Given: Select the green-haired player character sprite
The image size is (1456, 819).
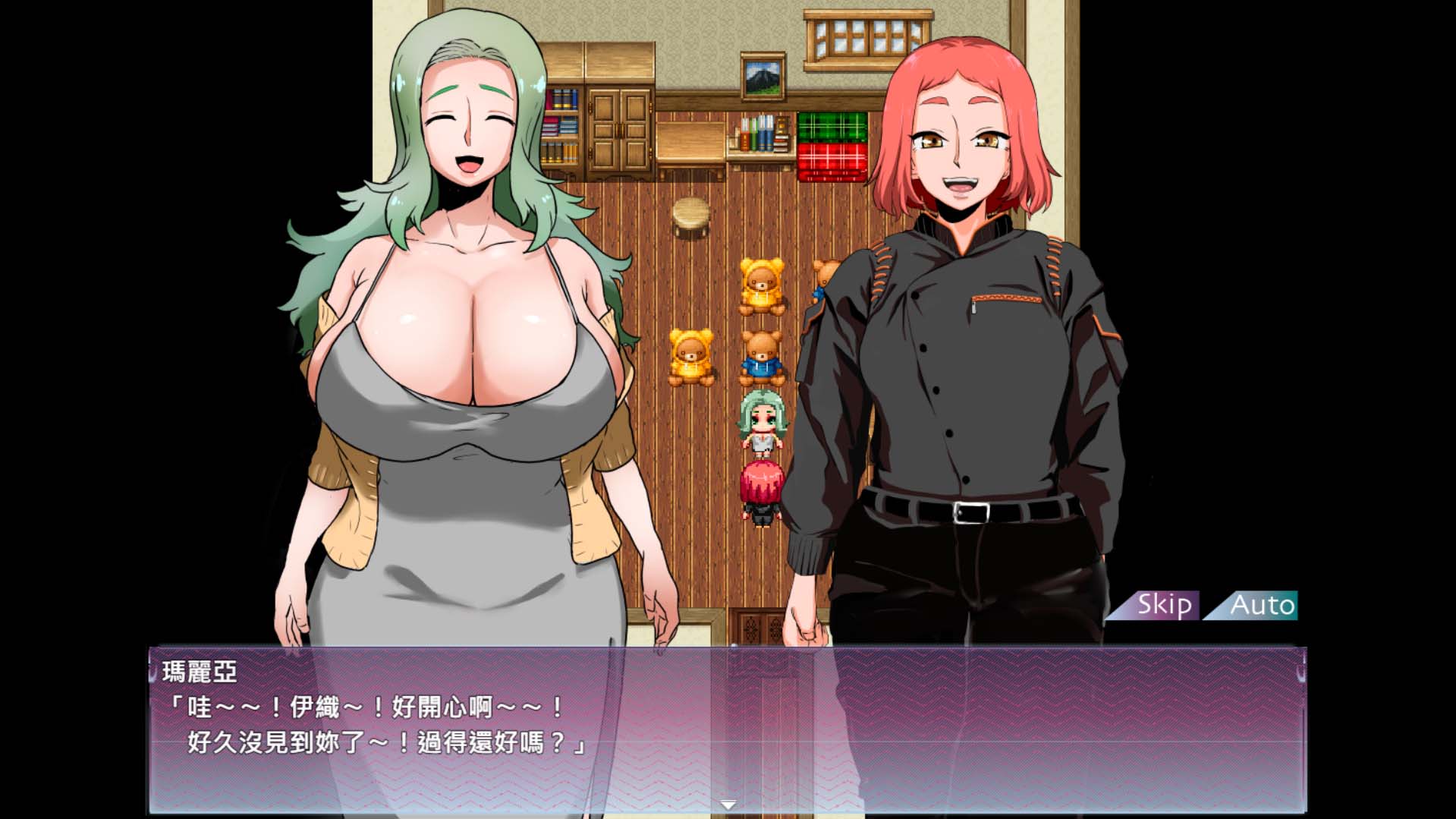Looking at the screenshot, I should tap(763, 425).
